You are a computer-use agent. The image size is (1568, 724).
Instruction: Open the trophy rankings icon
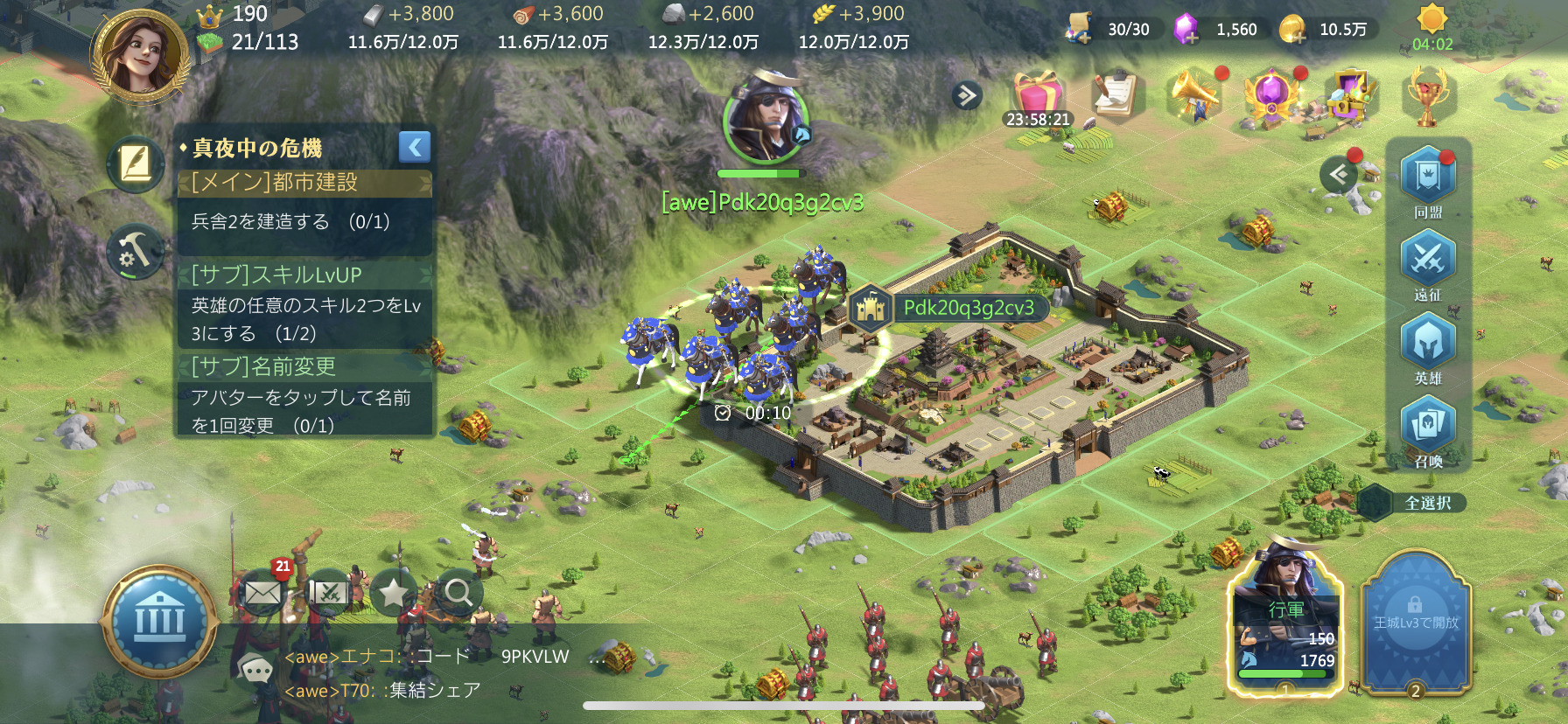click(1428, 96)
